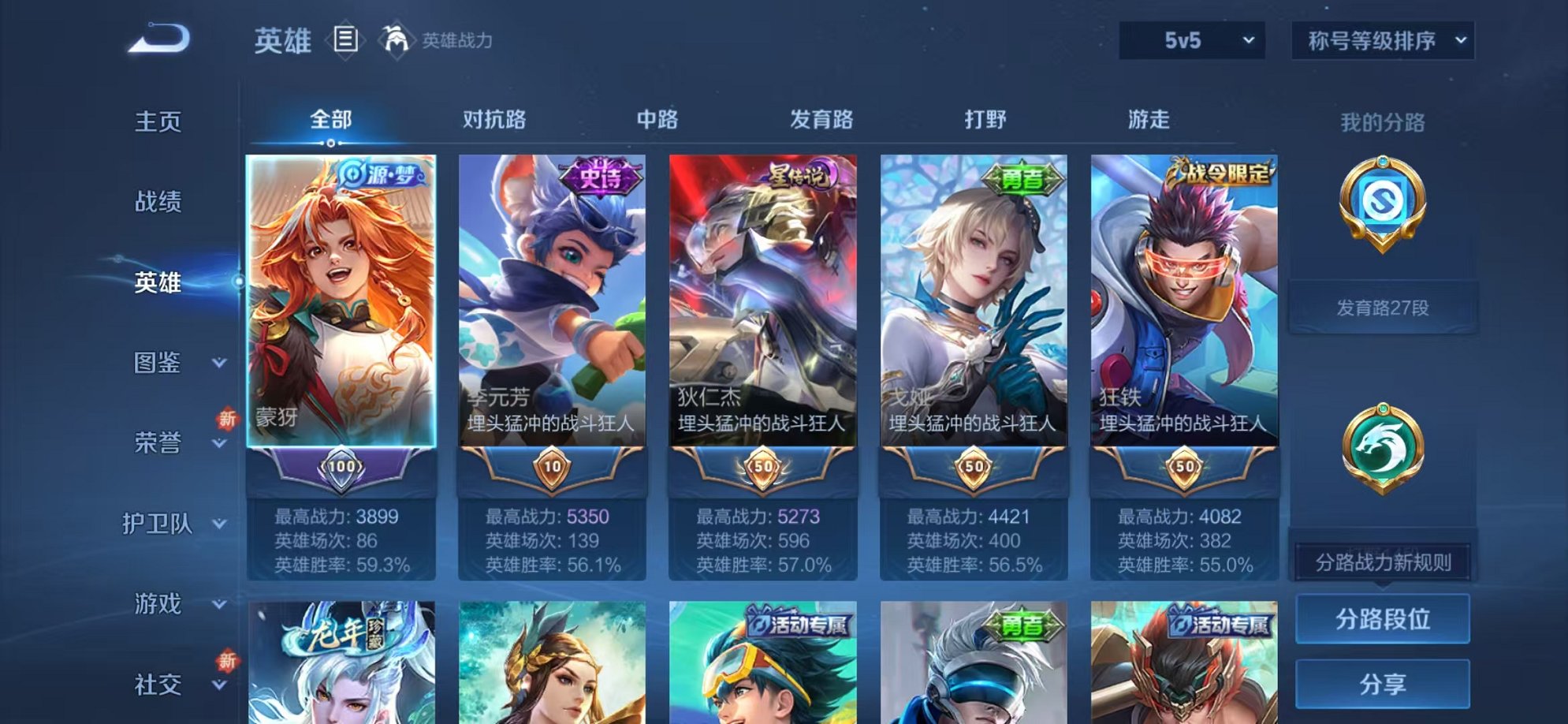Click the 英雄战力 helmet icon
Viewport: 1568px width, 724px height.
pyautogui.click(x=397, y=39)
